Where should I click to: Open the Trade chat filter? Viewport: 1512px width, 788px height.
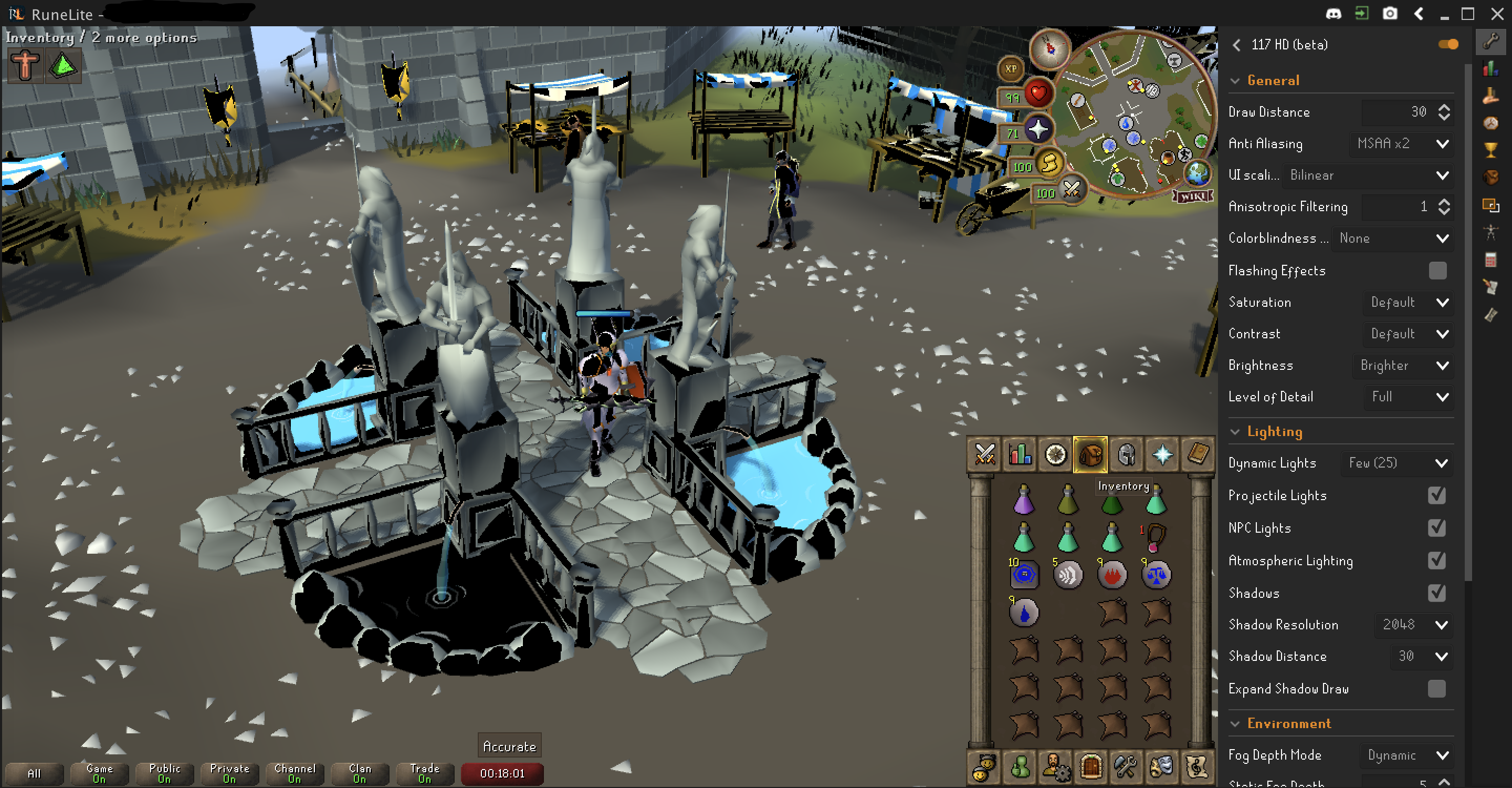click(424, 773)
